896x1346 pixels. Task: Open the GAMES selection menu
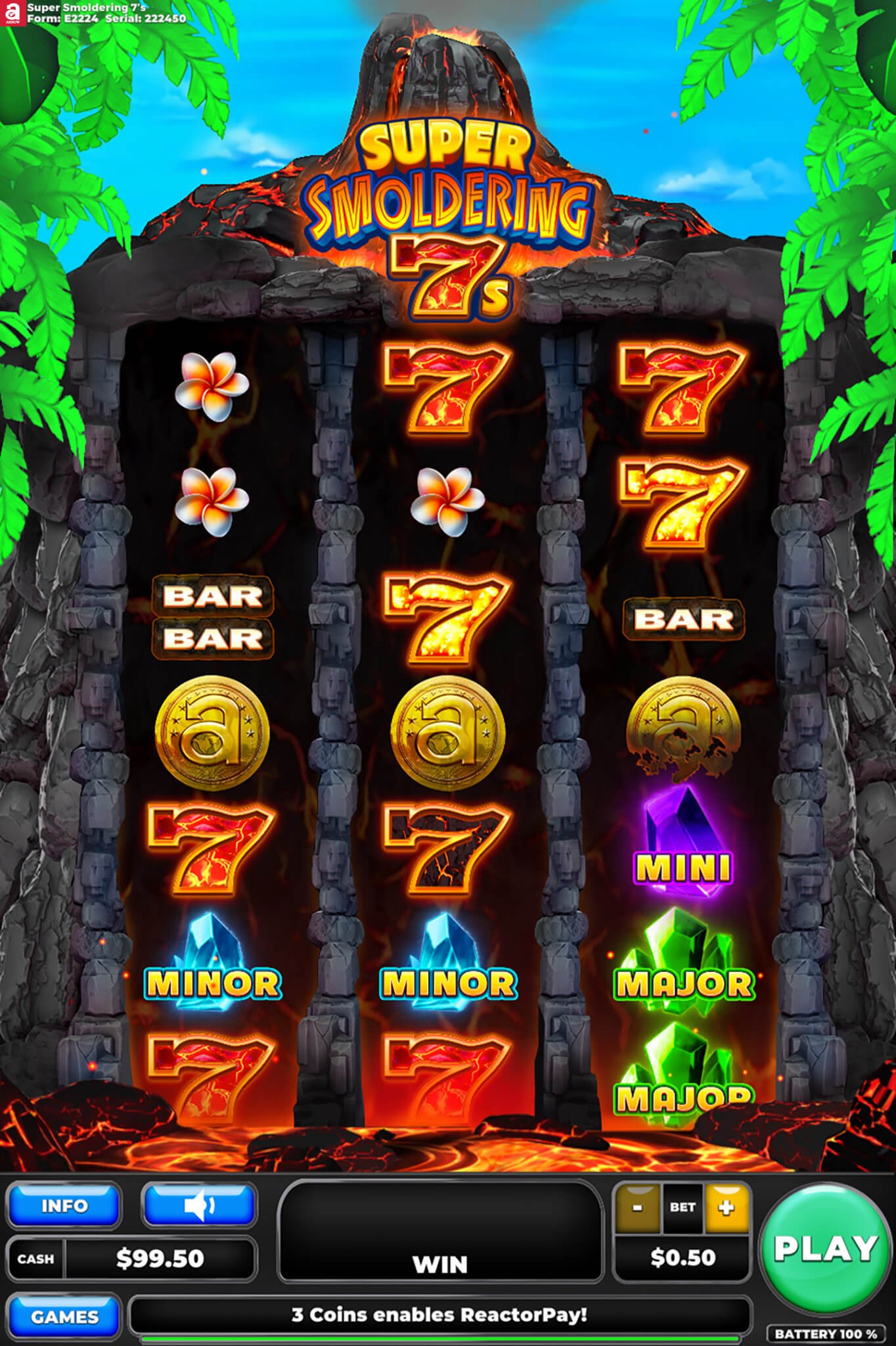pyautogui.click(x=64, y=1317)
